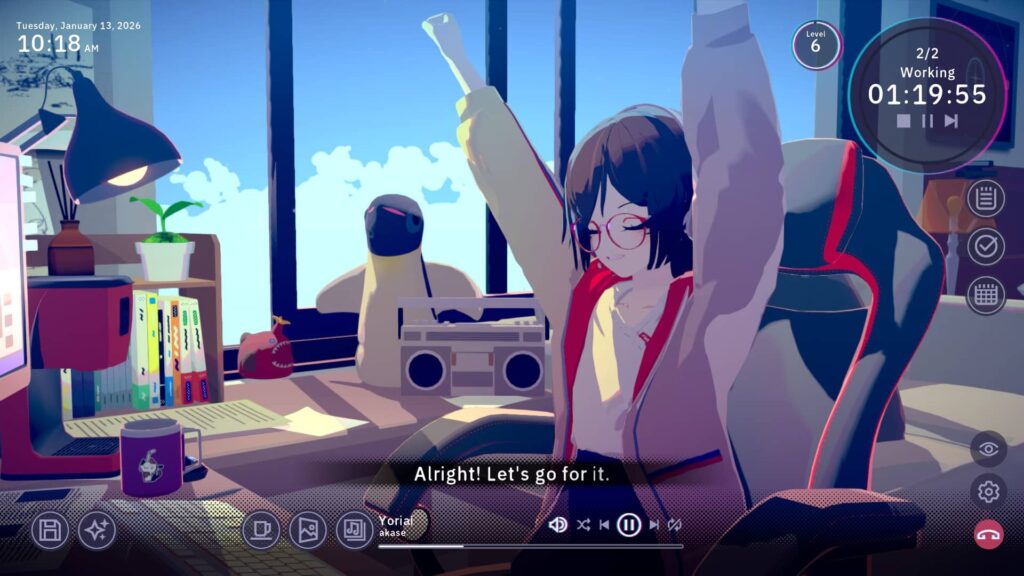Screen dimensions: 1024x576
Task: Open the music playlist icon
Action: tap(354, 530)
